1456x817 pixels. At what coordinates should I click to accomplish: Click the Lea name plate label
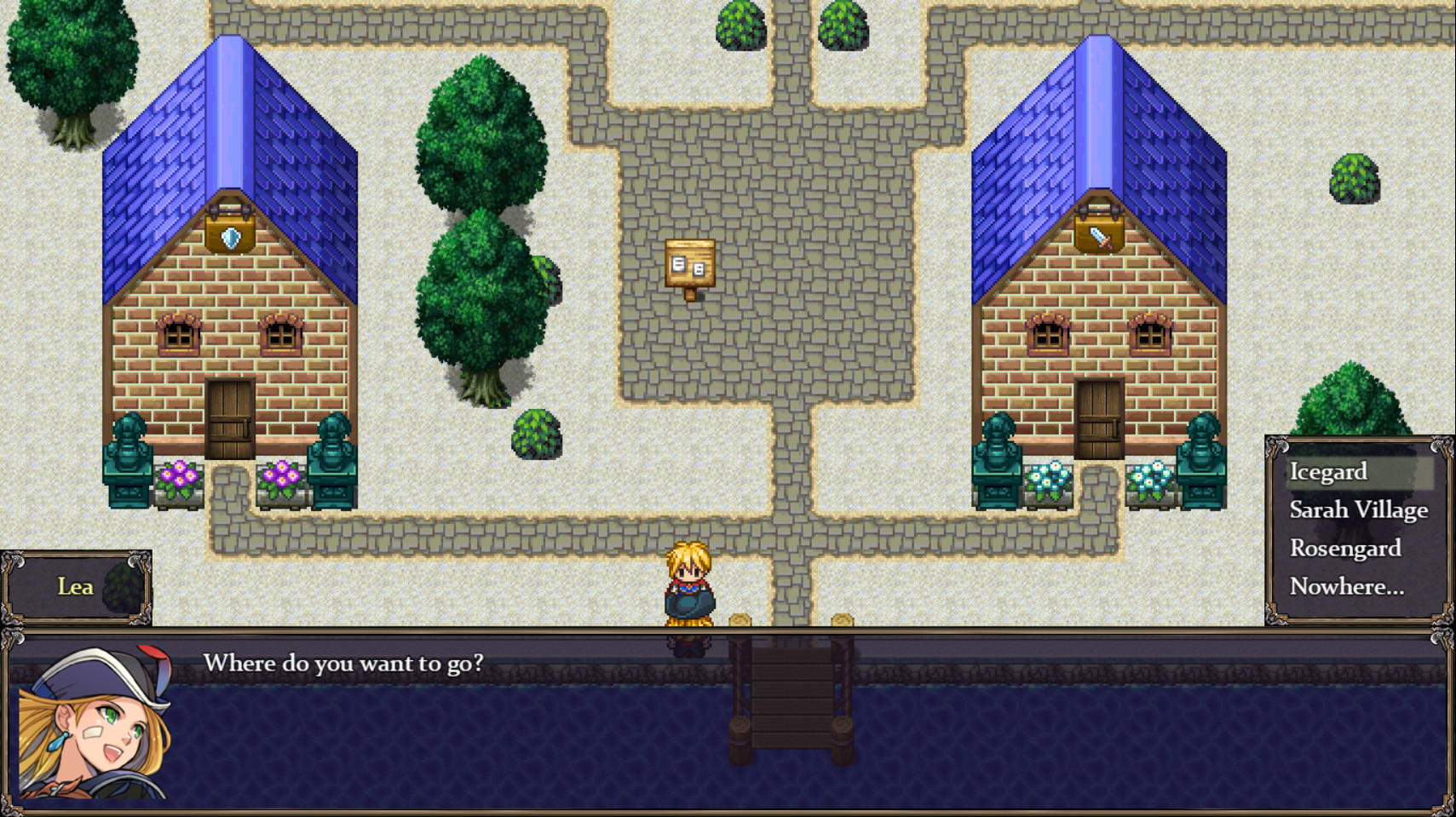[75, 587]
